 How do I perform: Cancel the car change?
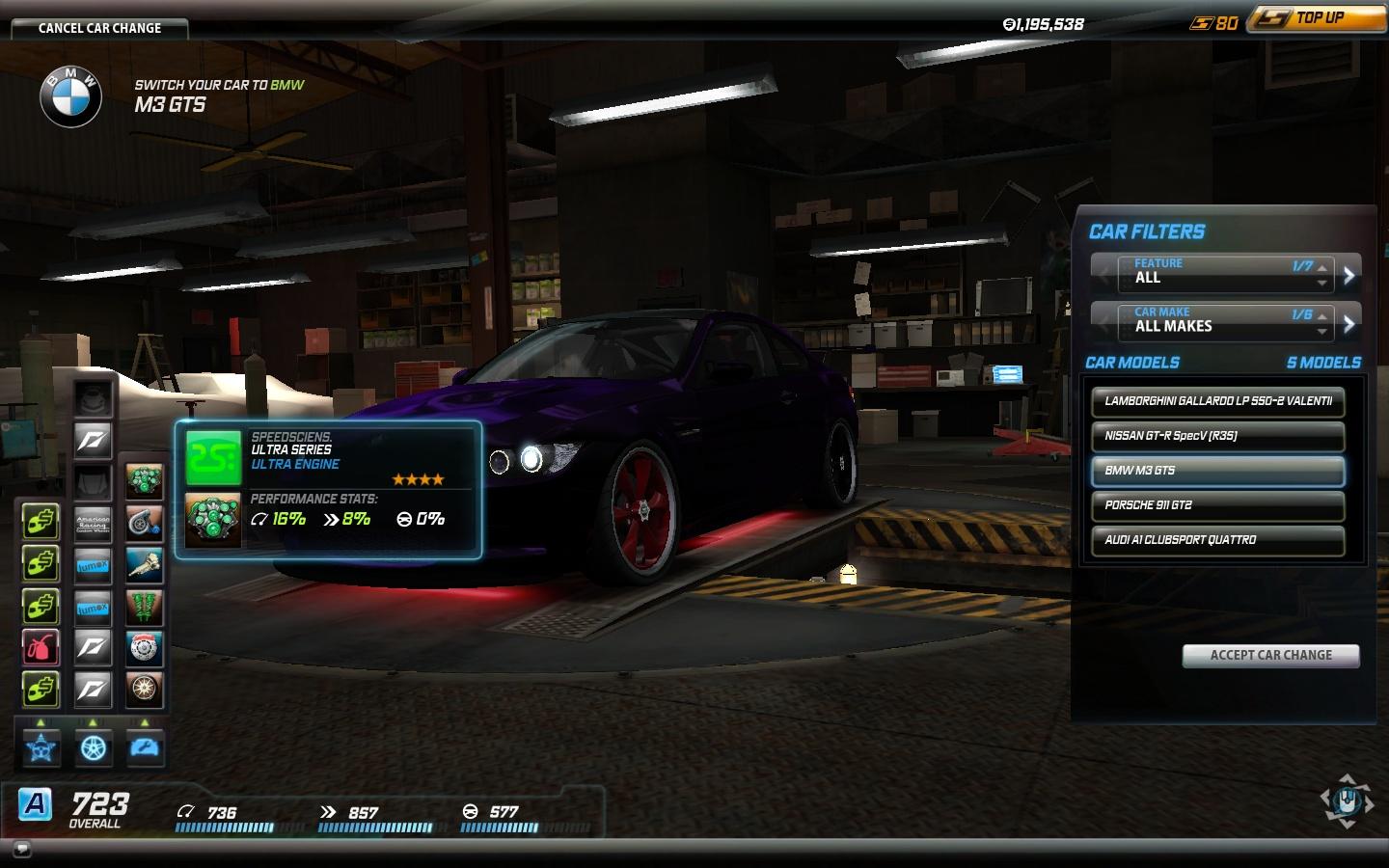pyautogui.click(x=99, y=28)
